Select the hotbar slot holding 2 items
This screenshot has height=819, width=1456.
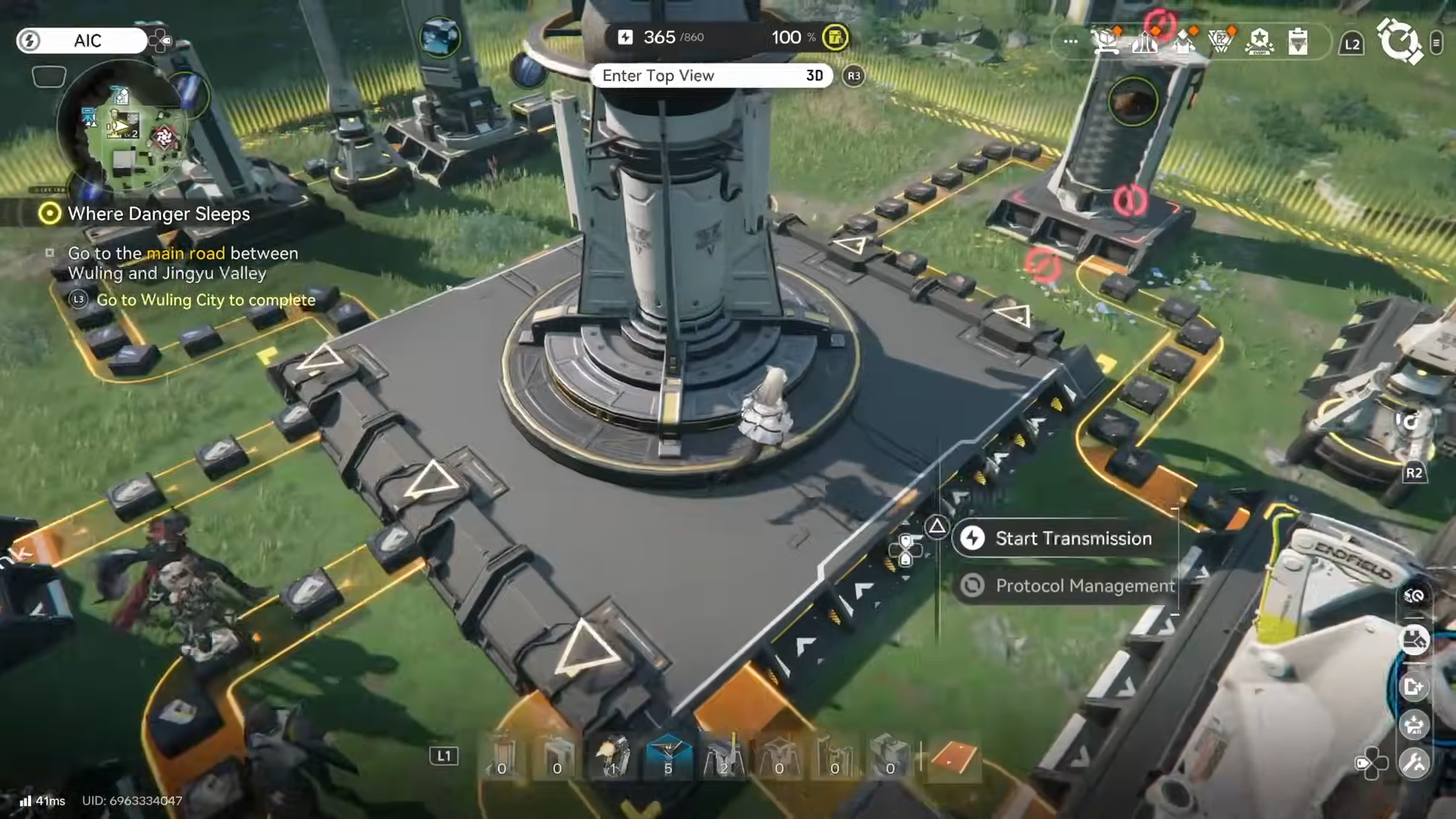click(x=723, y=758)
